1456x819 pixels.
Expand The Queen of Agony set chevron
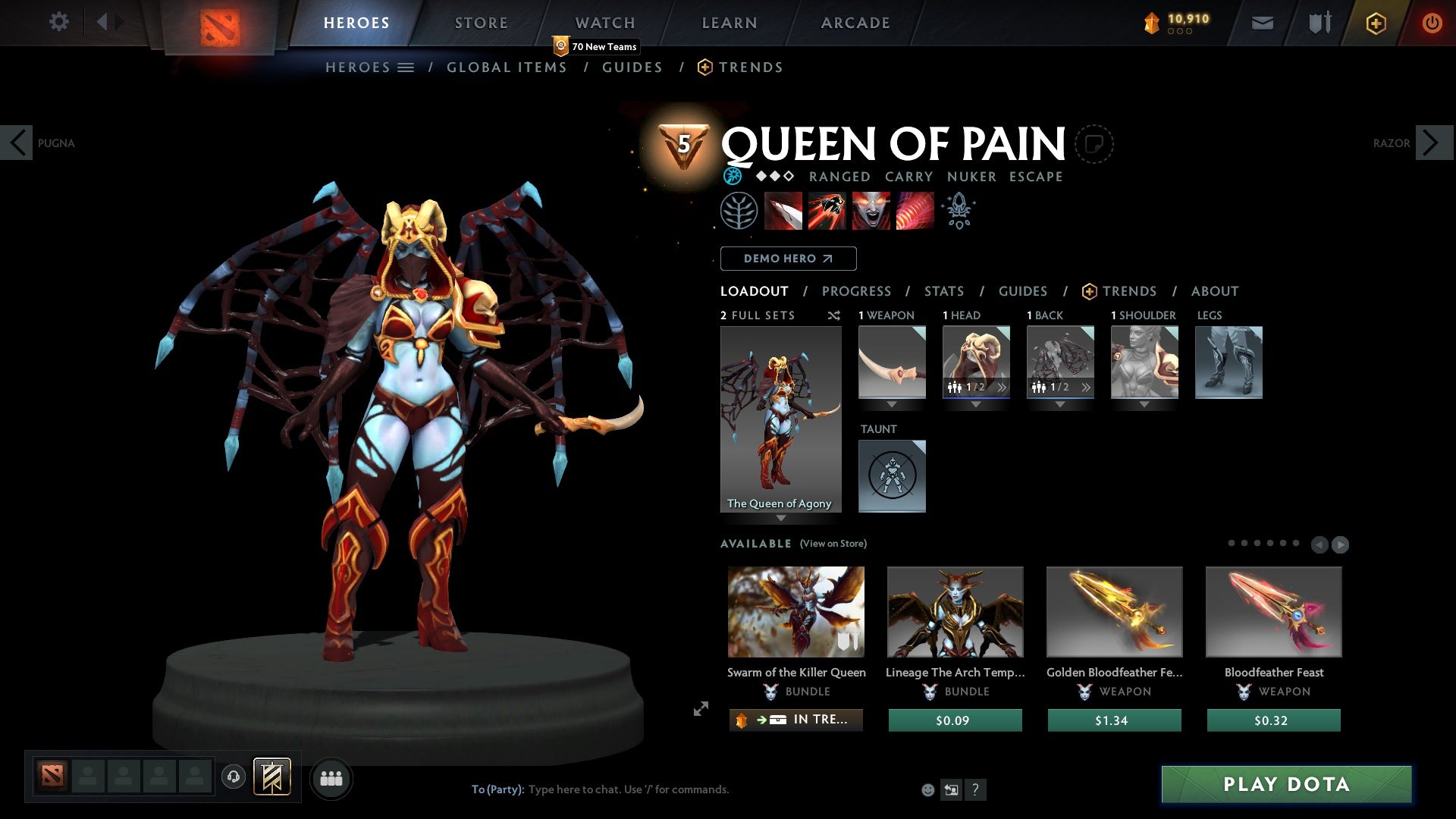(x=781, y=519)
